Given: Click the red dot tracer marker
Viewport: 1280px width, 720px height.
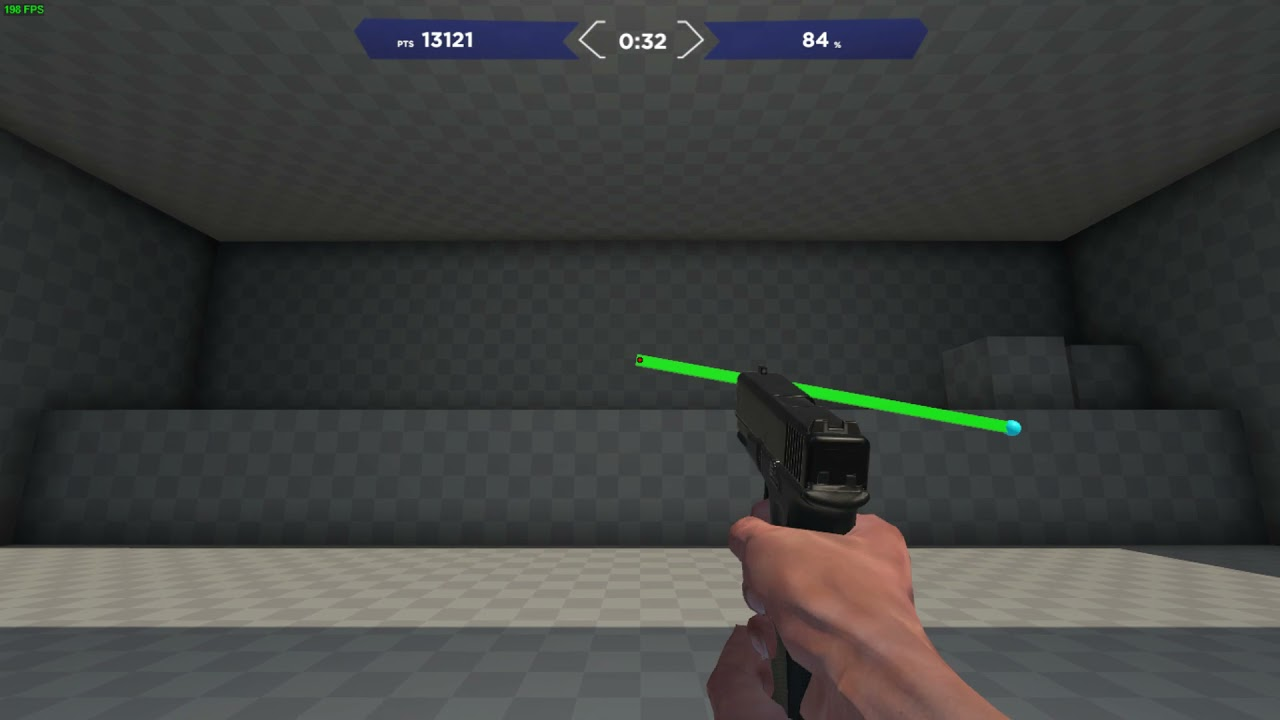Looking at the screenshot, I should [640, 360].
